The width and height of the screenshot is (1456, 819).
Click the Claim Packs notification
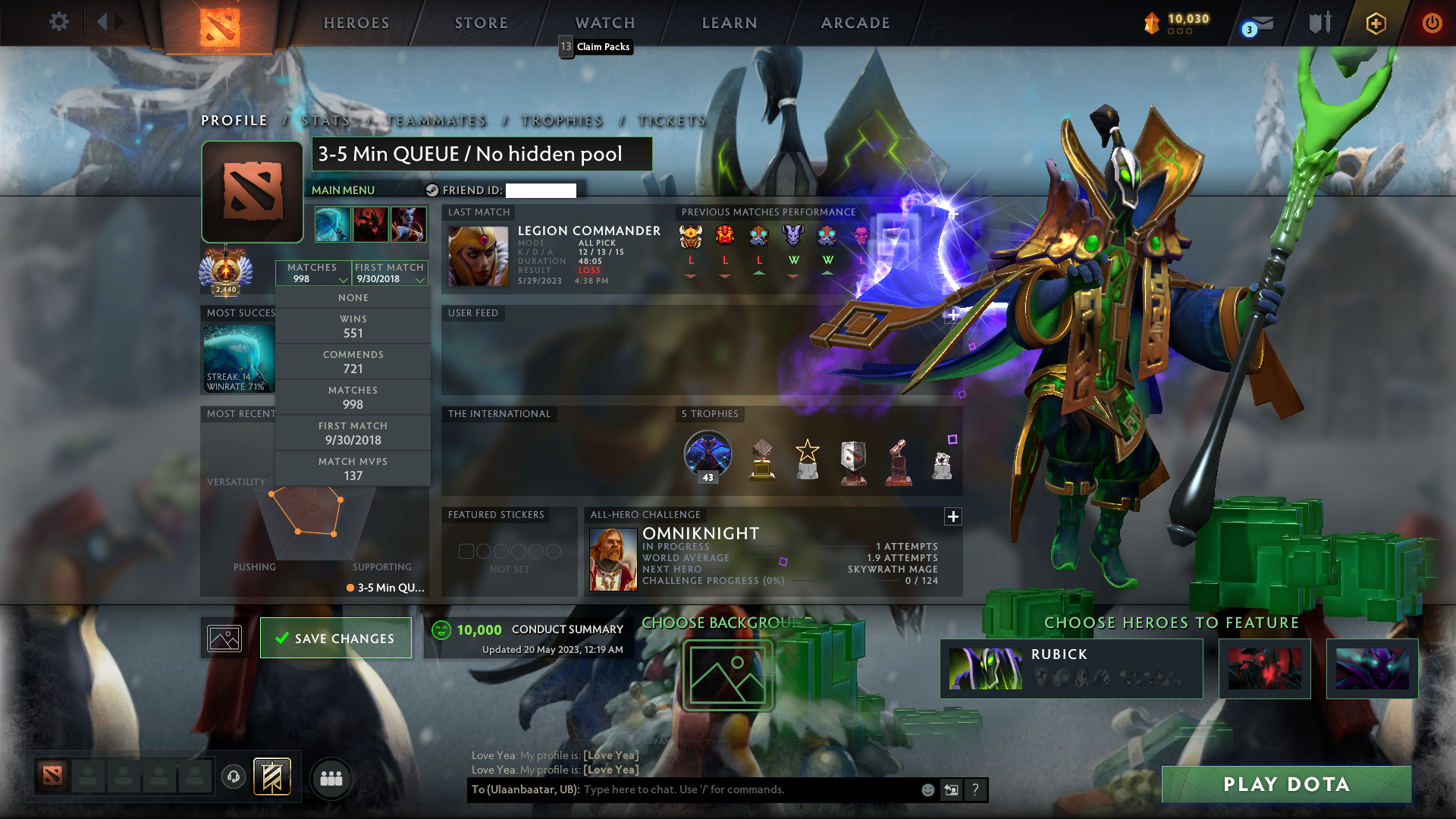[x=595, y=46]
